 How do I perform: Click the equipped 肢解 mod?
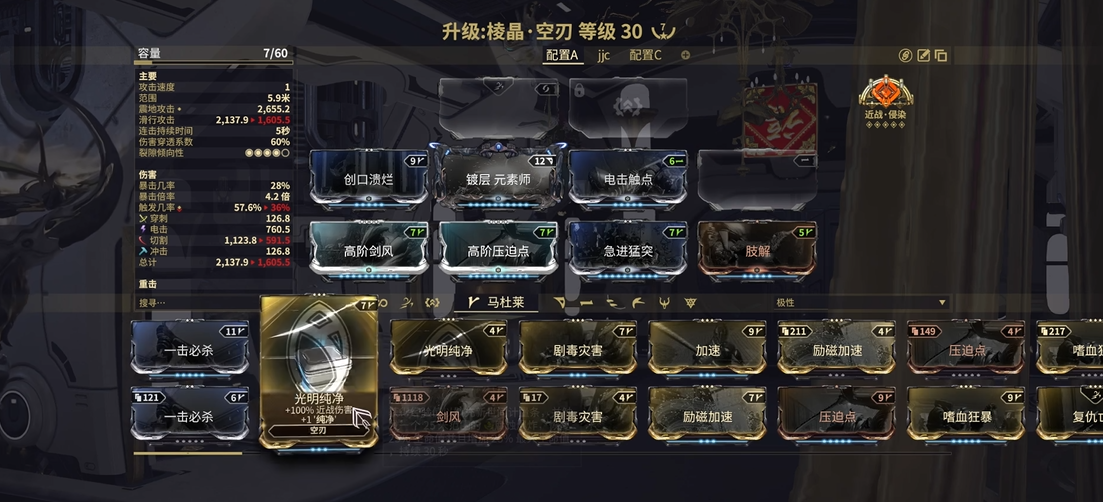pos(757,250)
